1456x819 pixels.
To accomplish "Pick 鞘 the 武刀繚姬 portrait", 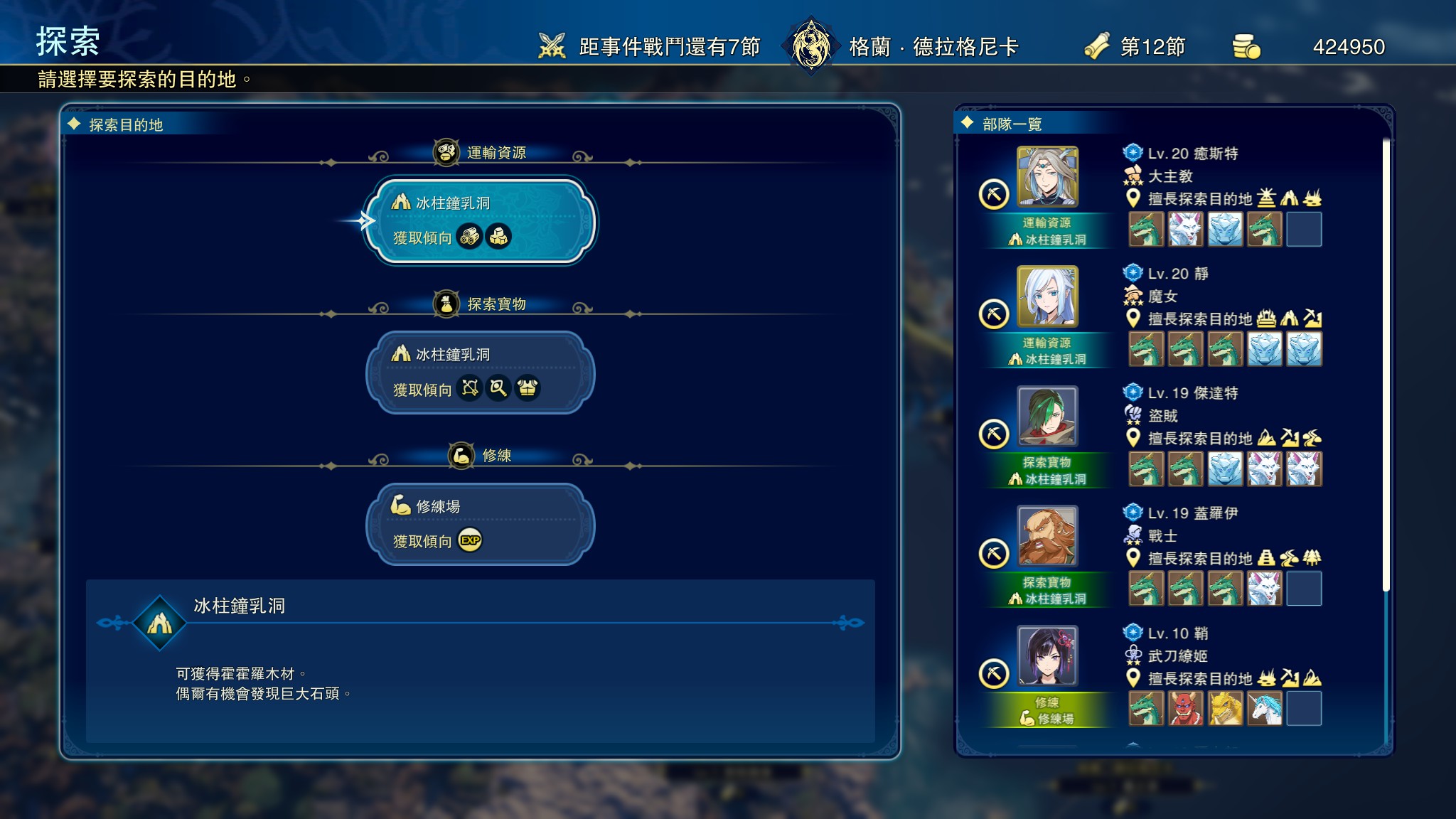I will point(1047,655).
